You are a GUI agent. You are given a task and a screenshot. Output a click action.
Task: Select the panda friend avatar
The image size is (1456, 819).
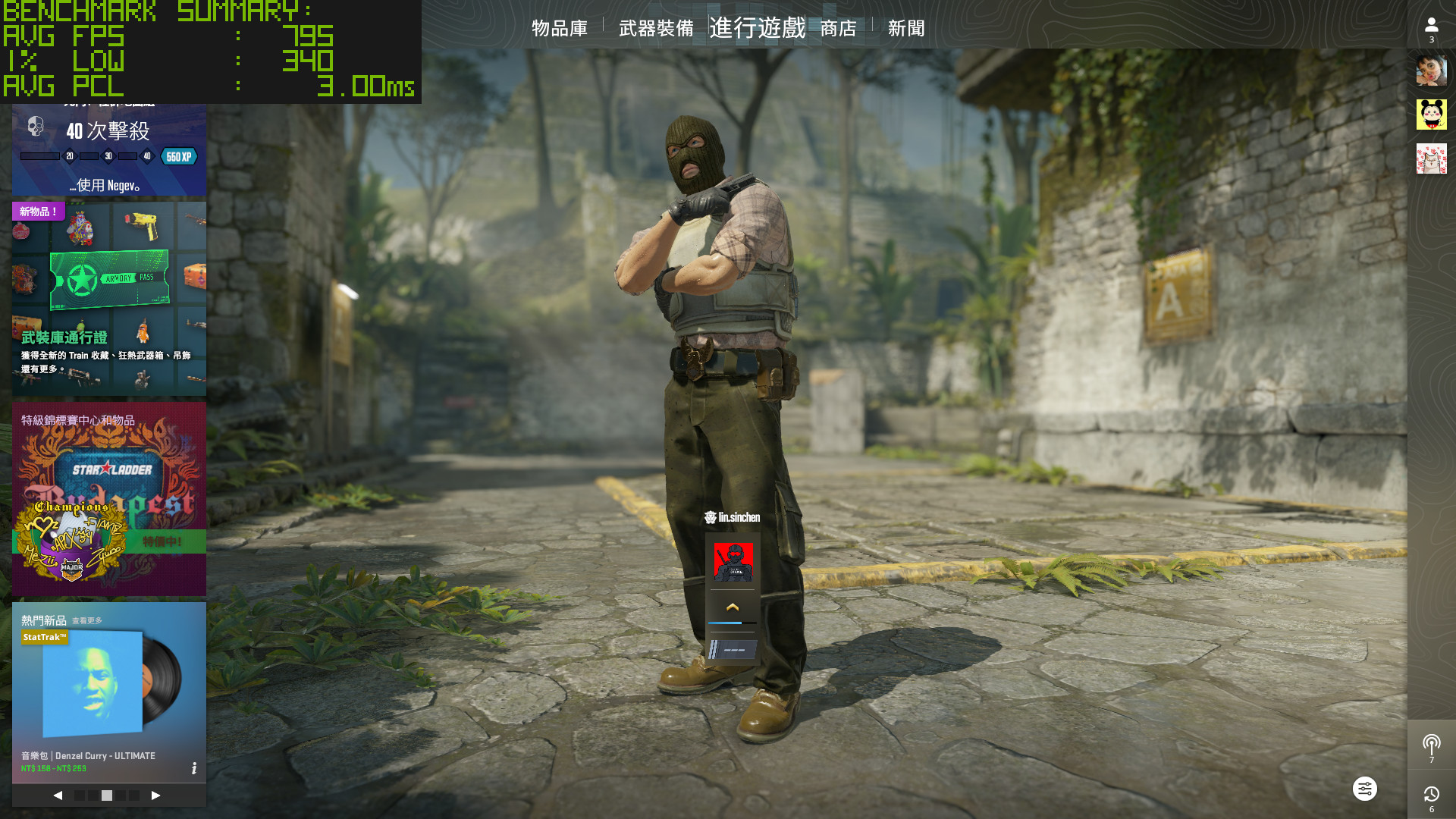(1431, 115)
